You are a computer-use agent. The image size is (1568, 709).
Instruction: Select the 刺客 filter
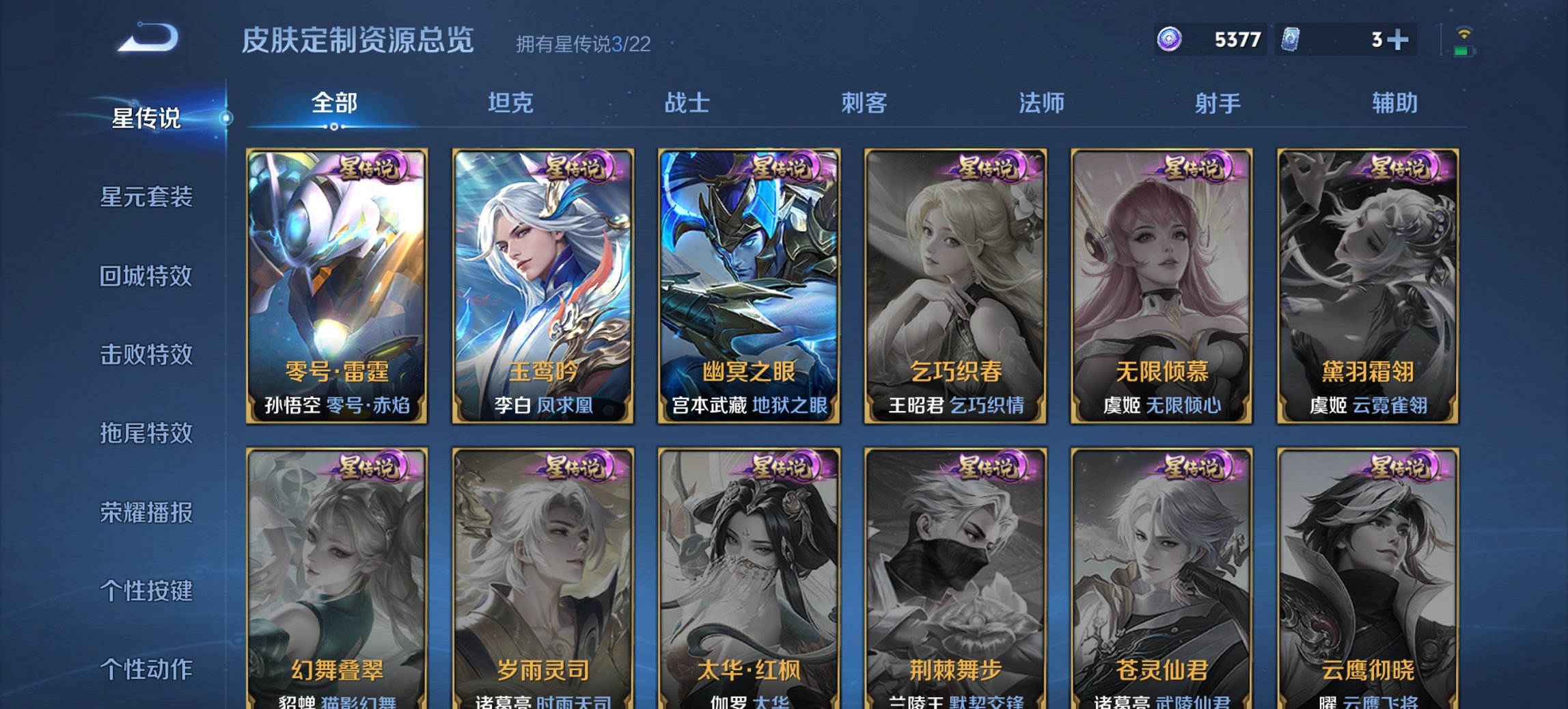click(x=863, y=103)
